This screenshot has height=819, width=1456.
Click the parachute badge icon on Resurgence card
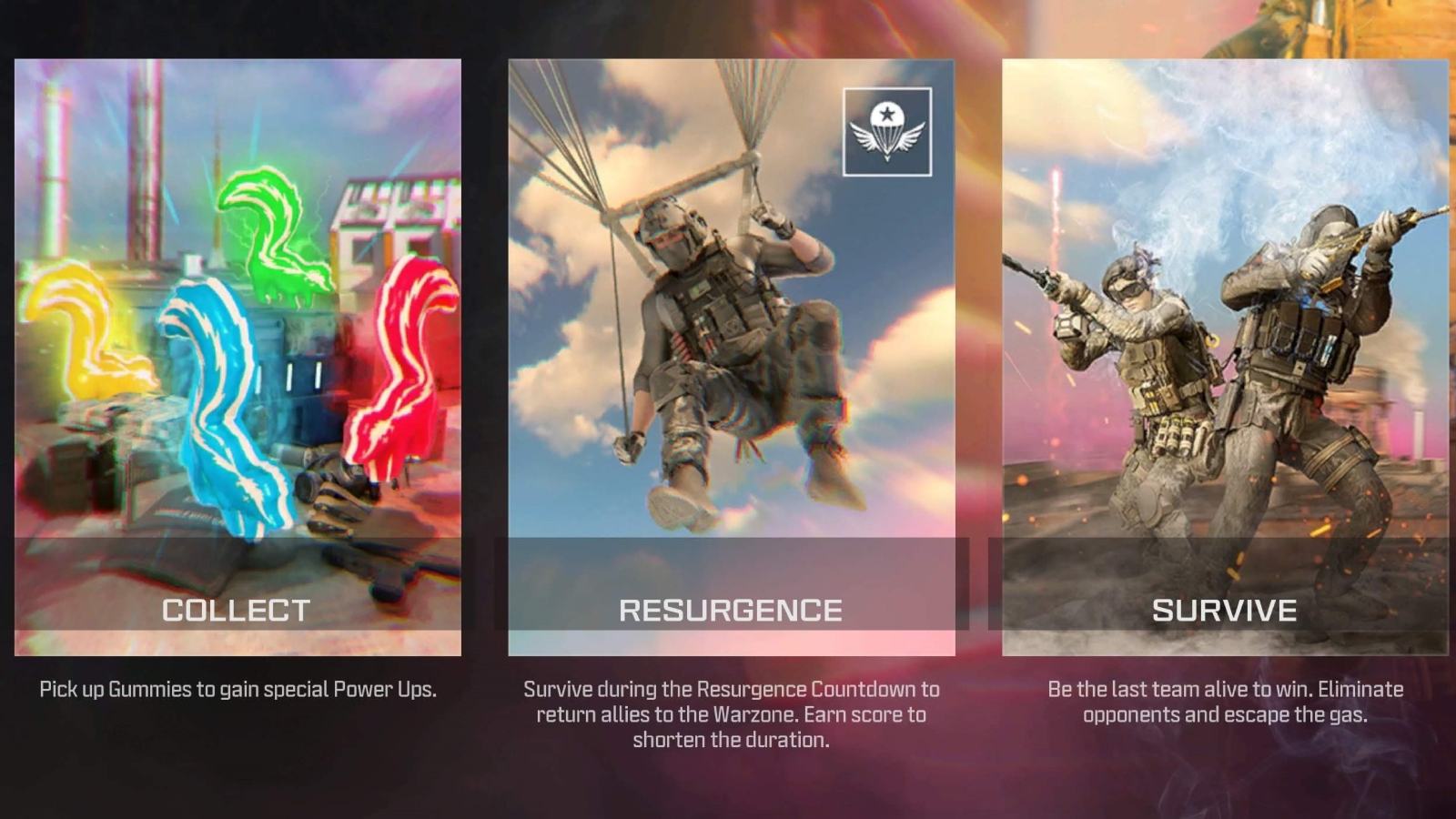[887, 131]
